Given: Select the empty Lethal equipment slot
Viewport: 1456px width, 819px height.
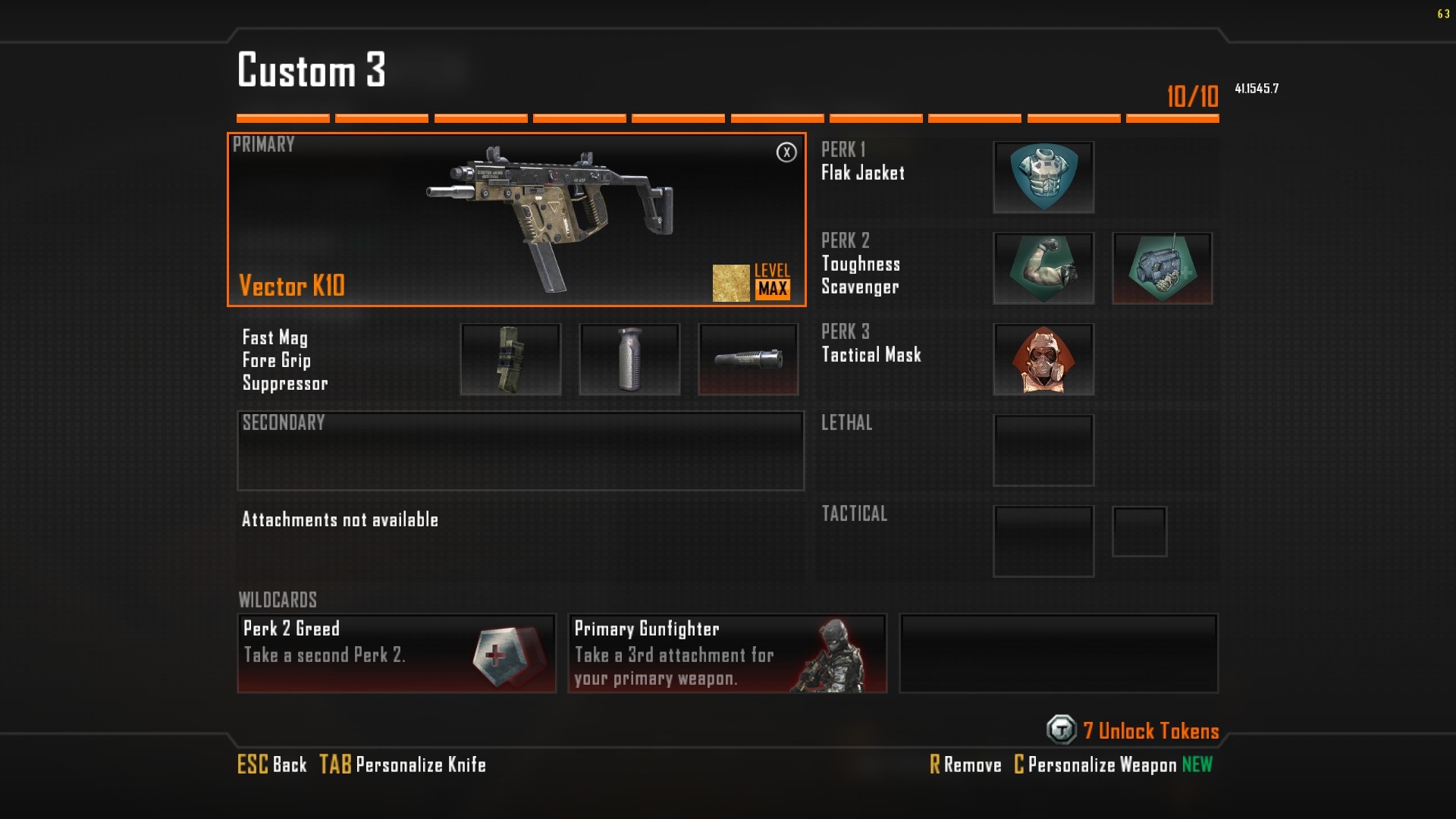Looking at the screenshot, I should (1043, 450).
